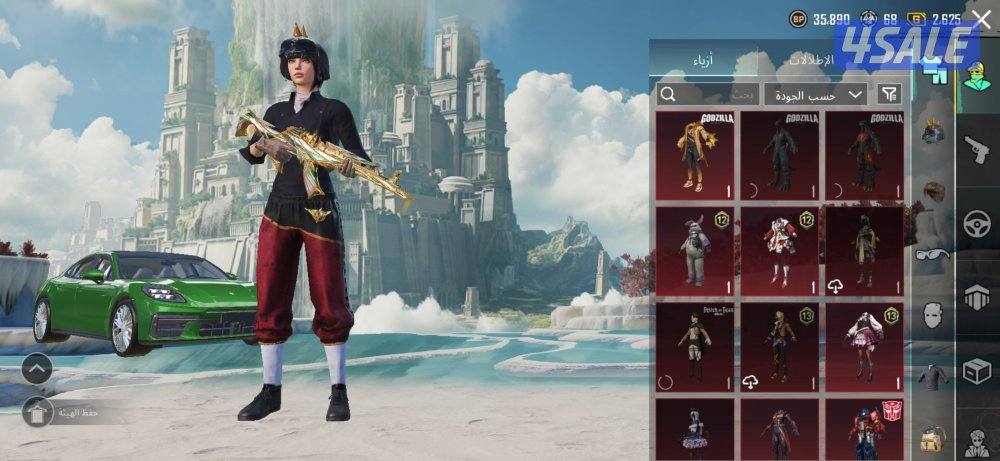Show the sunglasses accessory category
The height and width of the screenshot is (461, 1000).
[932, 254]
